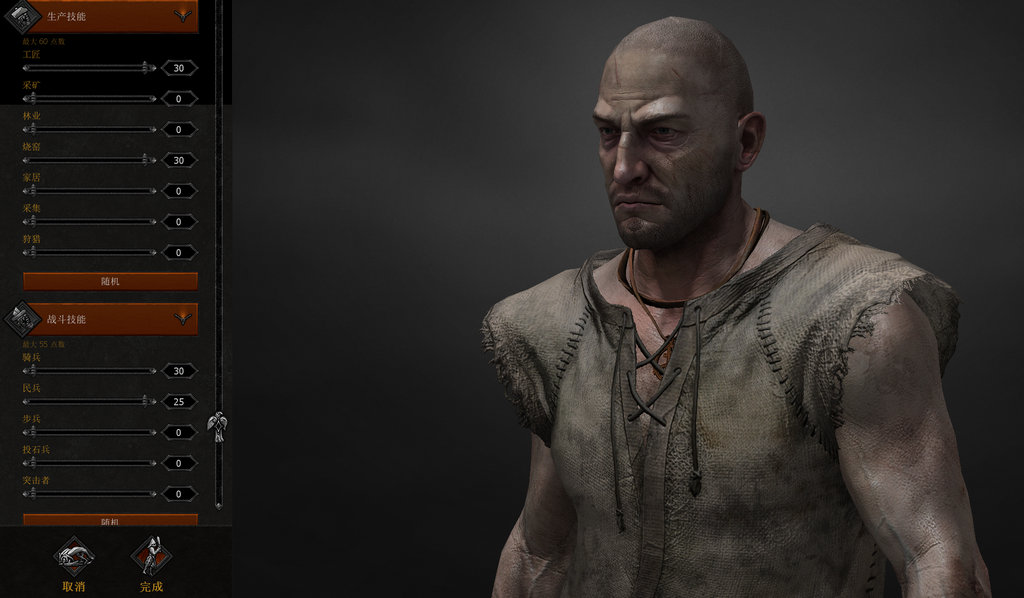Cancel character creation with 取消
1024x598 pixels.
click(x=73, y=563)
